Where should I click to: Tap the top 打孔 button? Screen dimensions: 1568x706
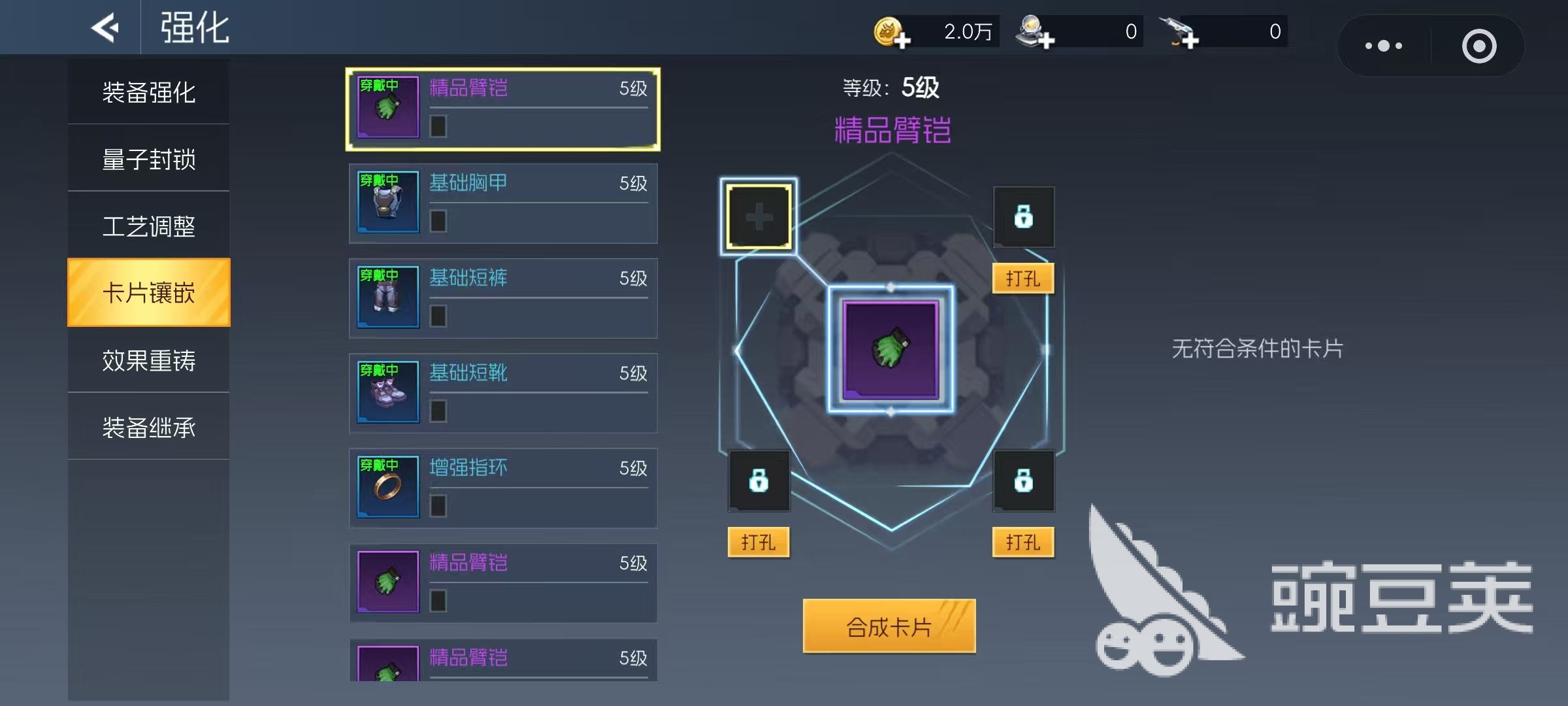click(1022, 277)
